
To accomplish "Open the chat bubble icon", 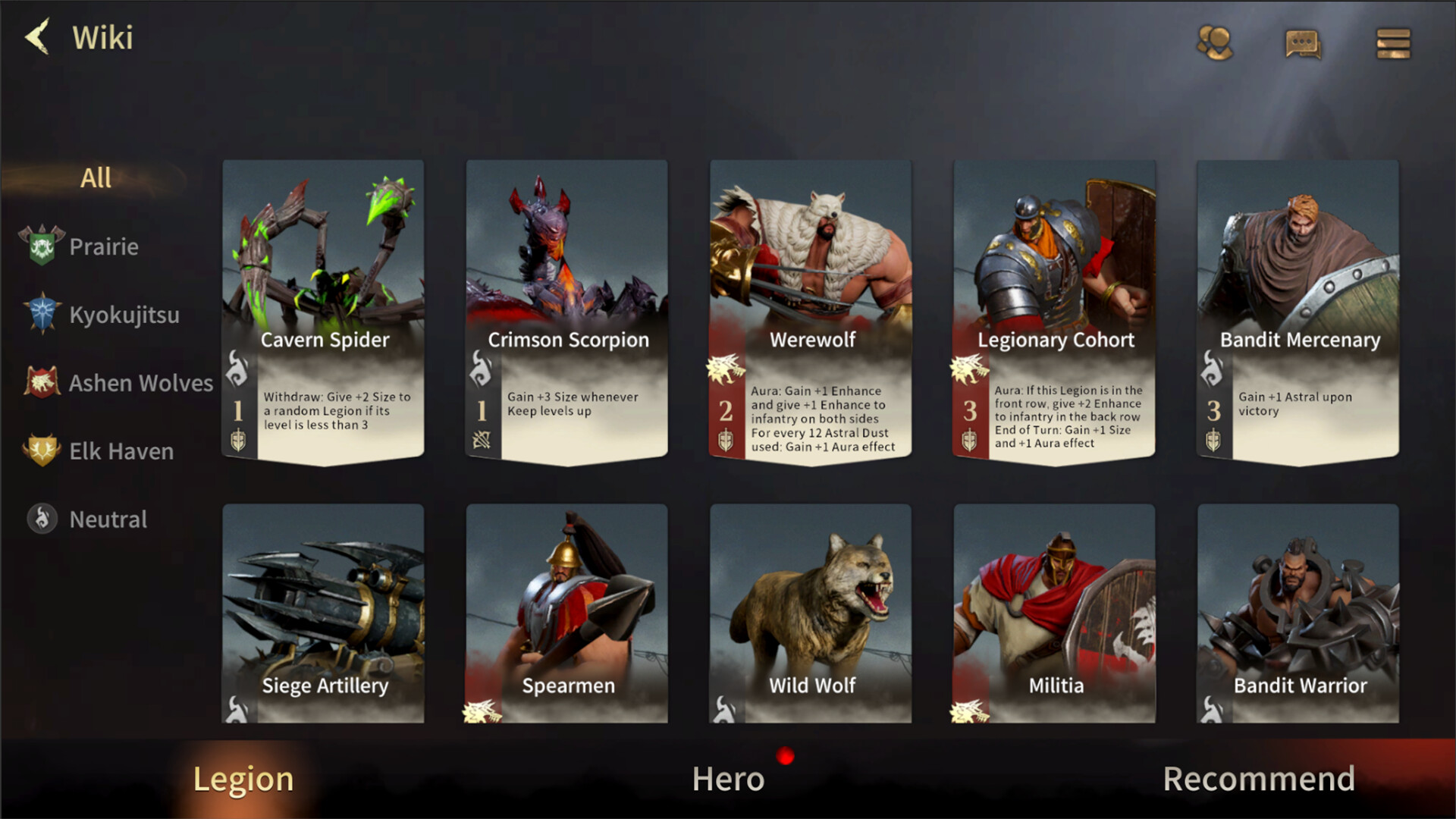I will 1304,43.
